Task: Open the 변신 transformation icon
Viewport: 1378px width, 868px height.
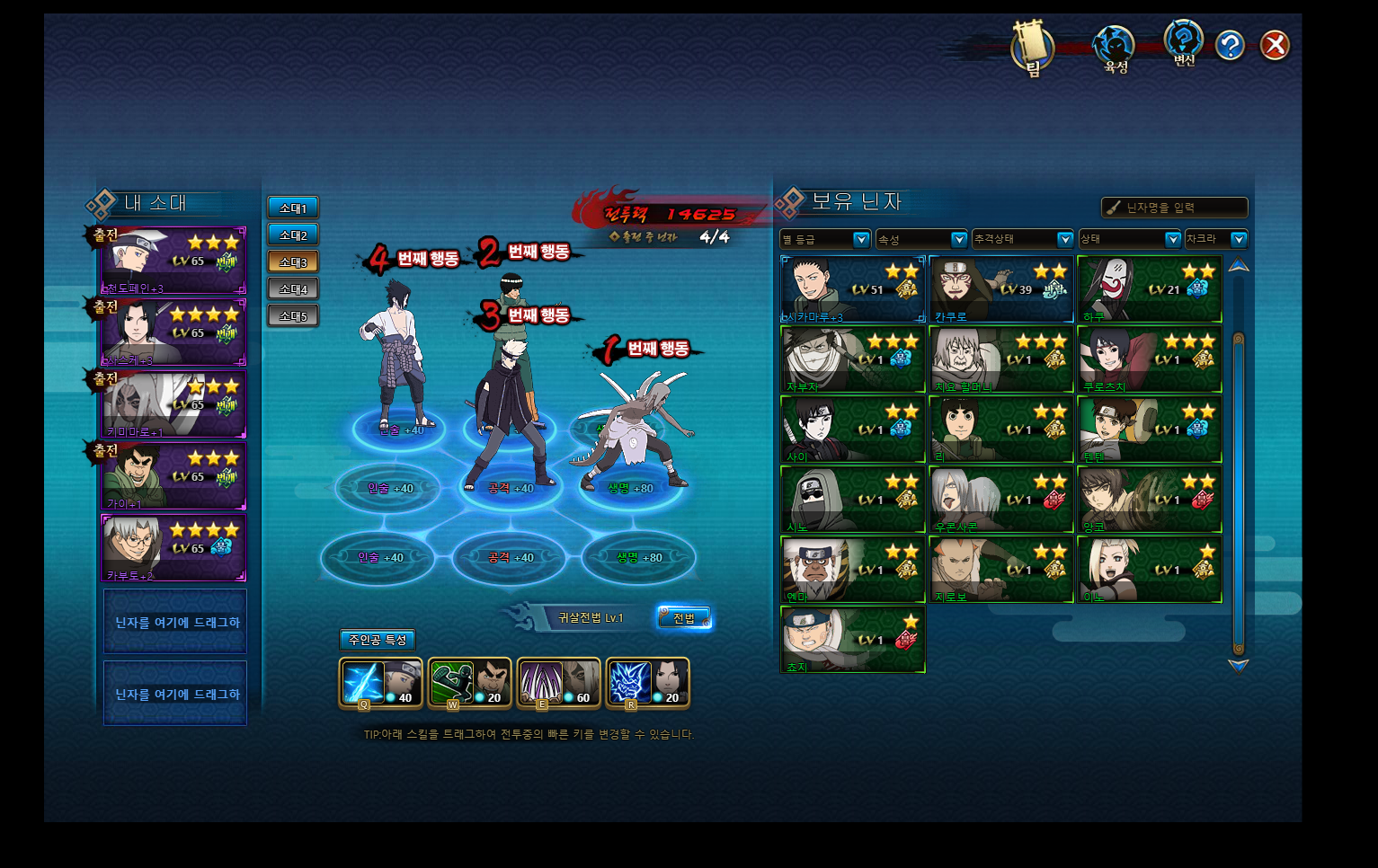Action: pos(1184,44)
